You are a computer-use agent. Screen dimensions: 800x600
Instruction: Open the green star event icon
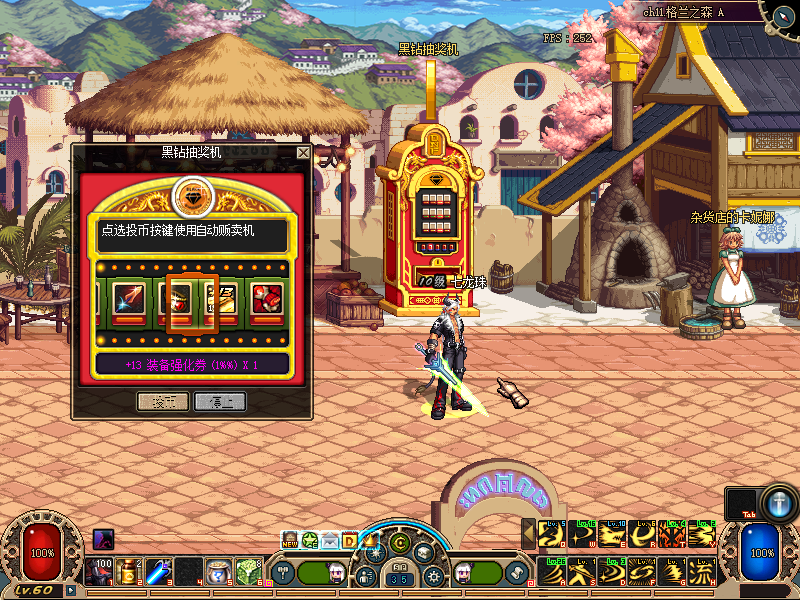(310, 541)
